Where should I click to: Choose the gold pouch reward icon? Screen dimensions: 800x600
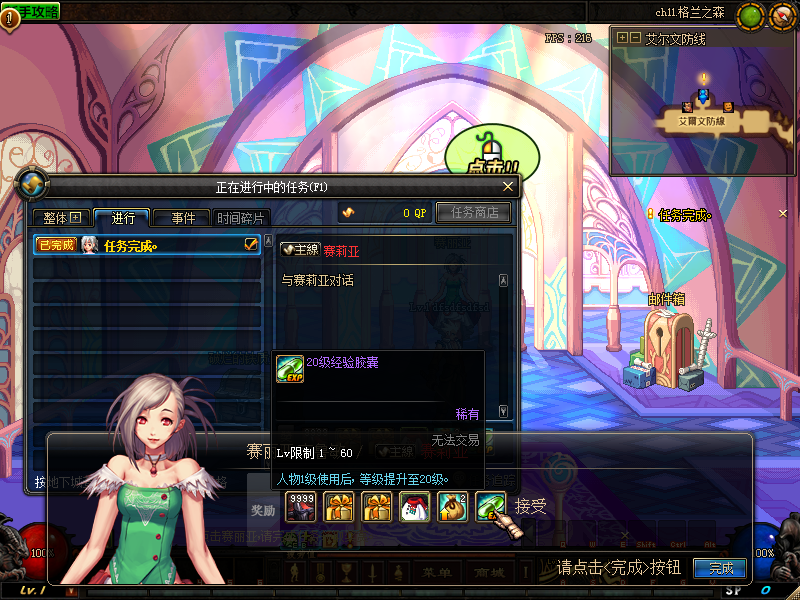(452, 507)
